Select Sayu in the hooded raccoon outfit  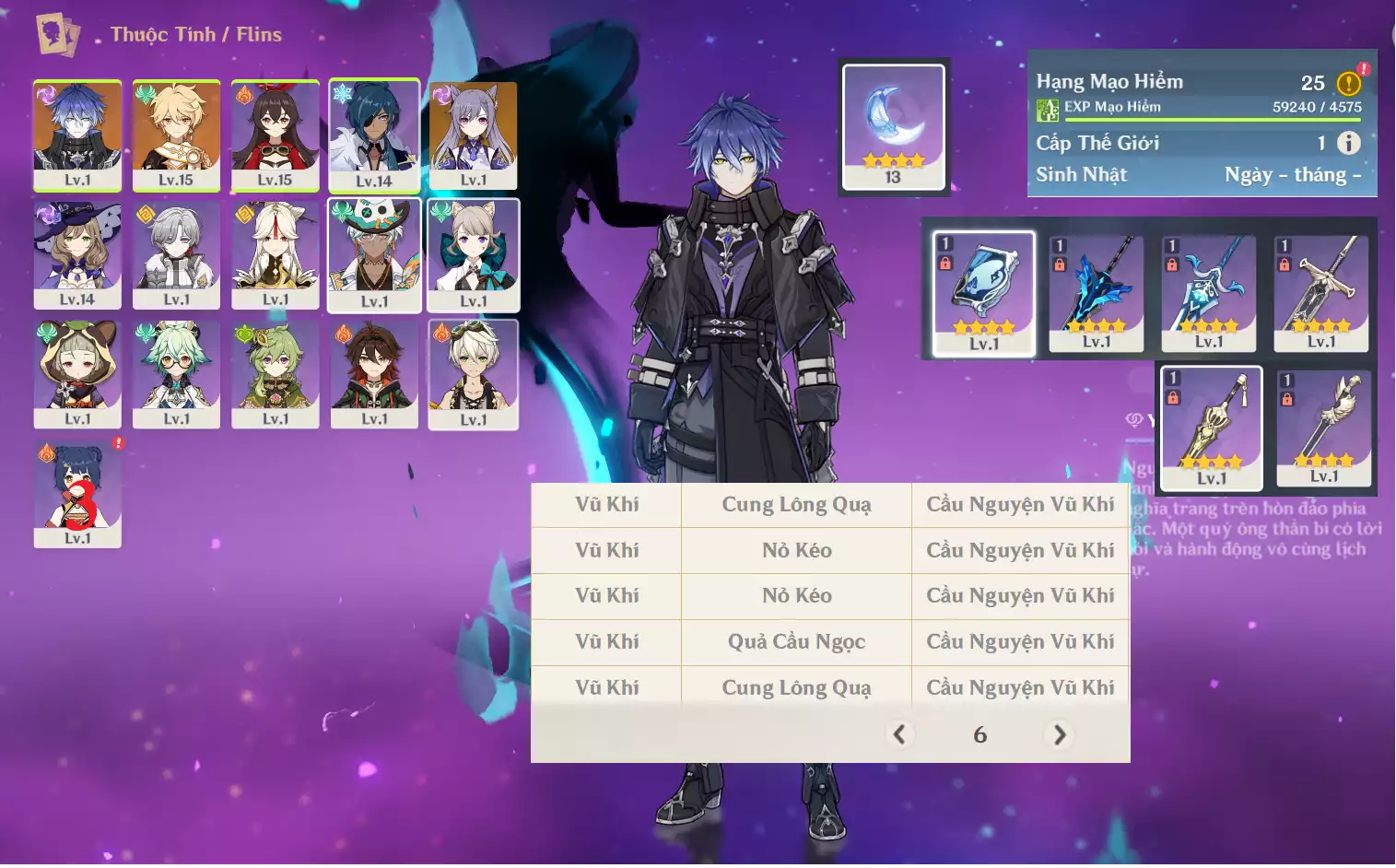tap(77, 374)
